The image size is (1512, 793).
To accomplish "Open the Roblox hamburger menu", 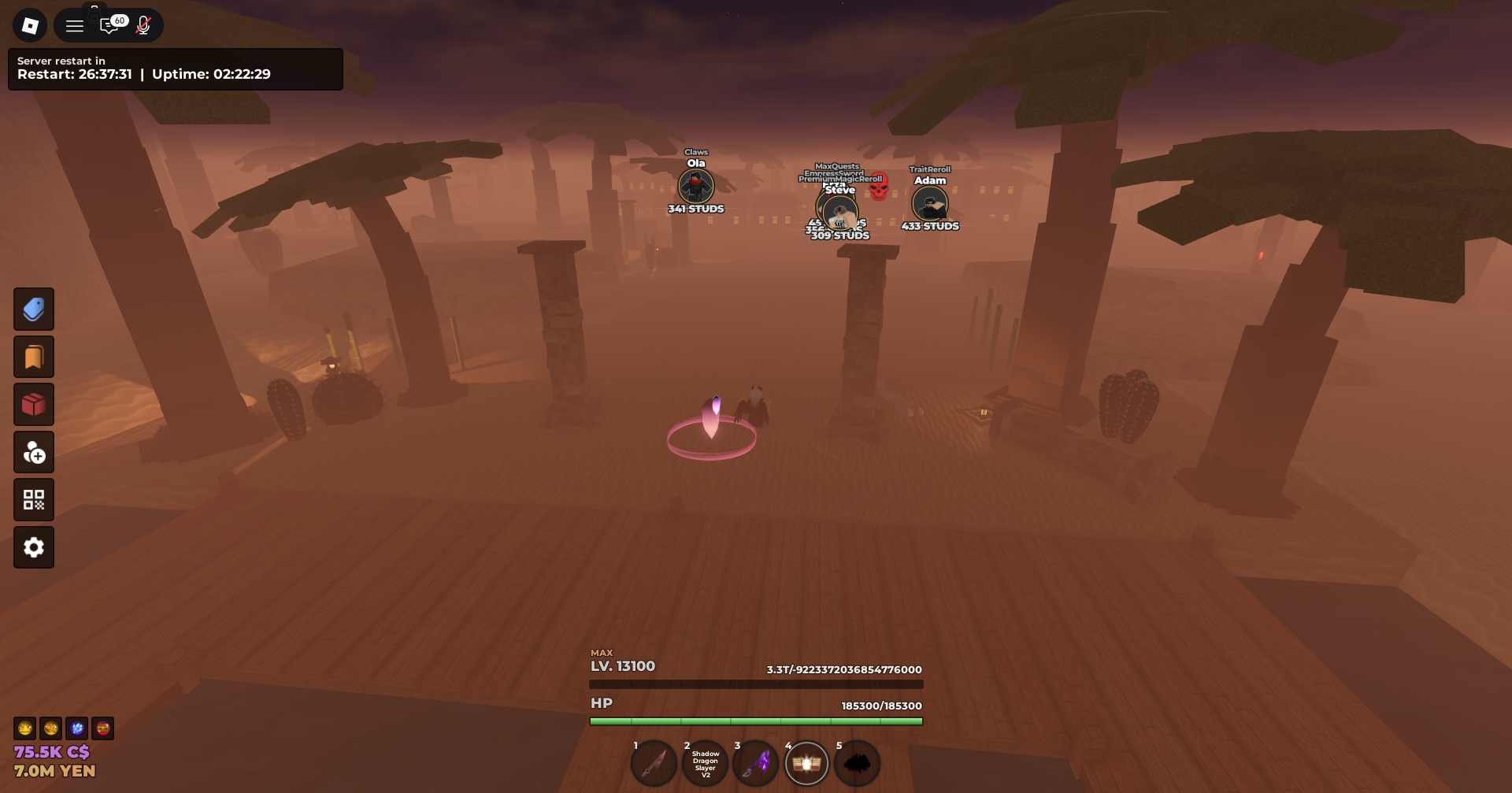I will click(75, 24).
